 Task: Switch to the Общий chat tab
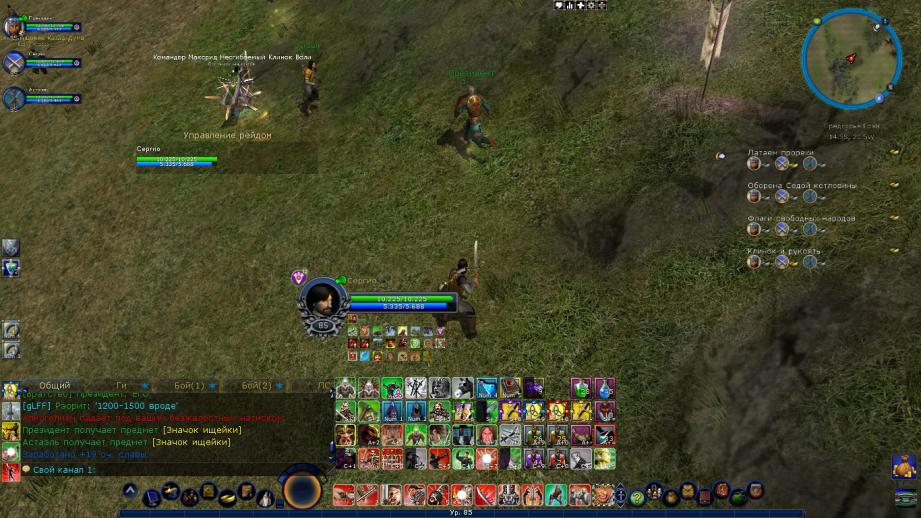click(x=54, y=385)
